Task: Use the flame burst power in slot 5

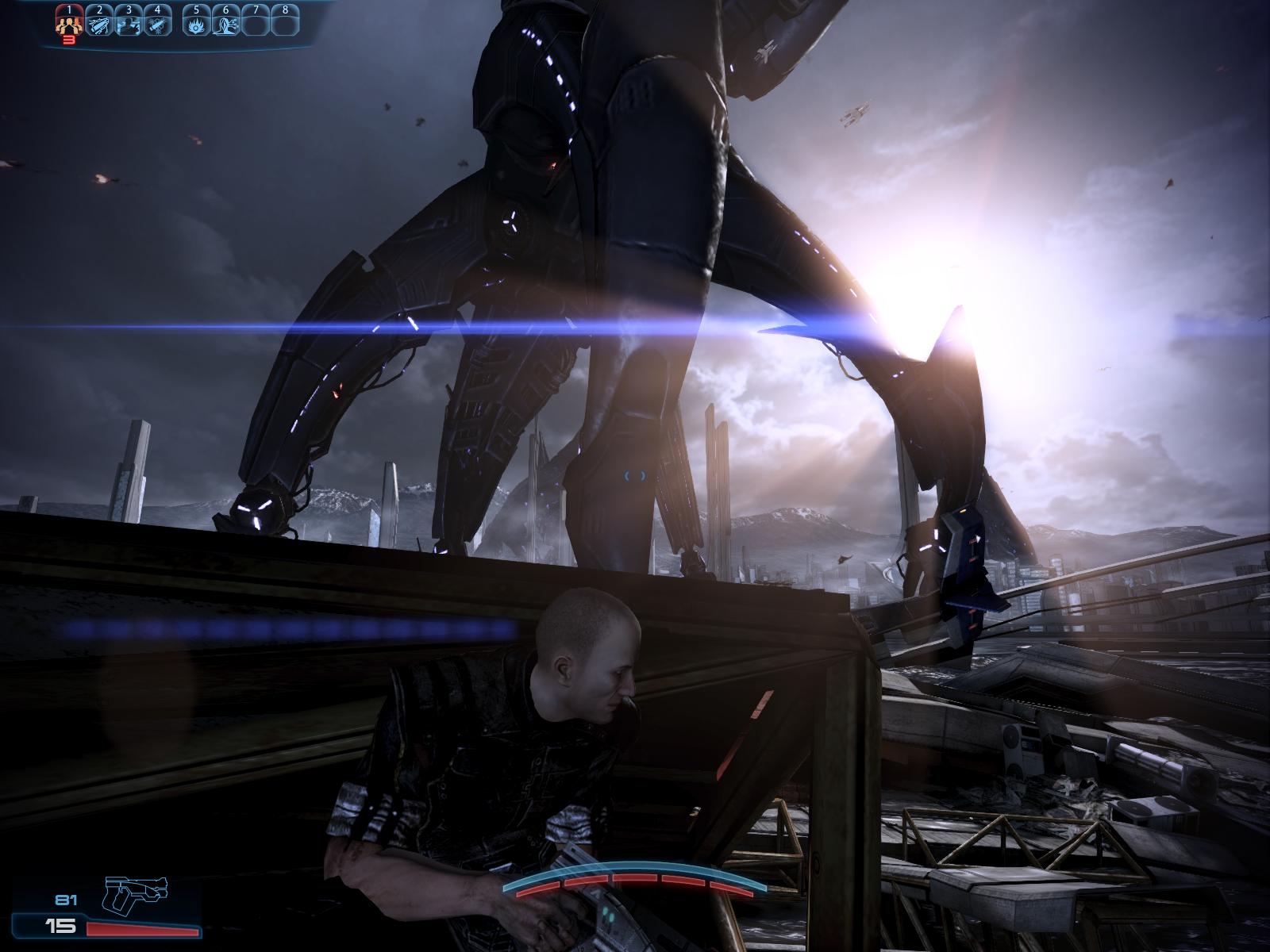Action: tap(196, 25)
